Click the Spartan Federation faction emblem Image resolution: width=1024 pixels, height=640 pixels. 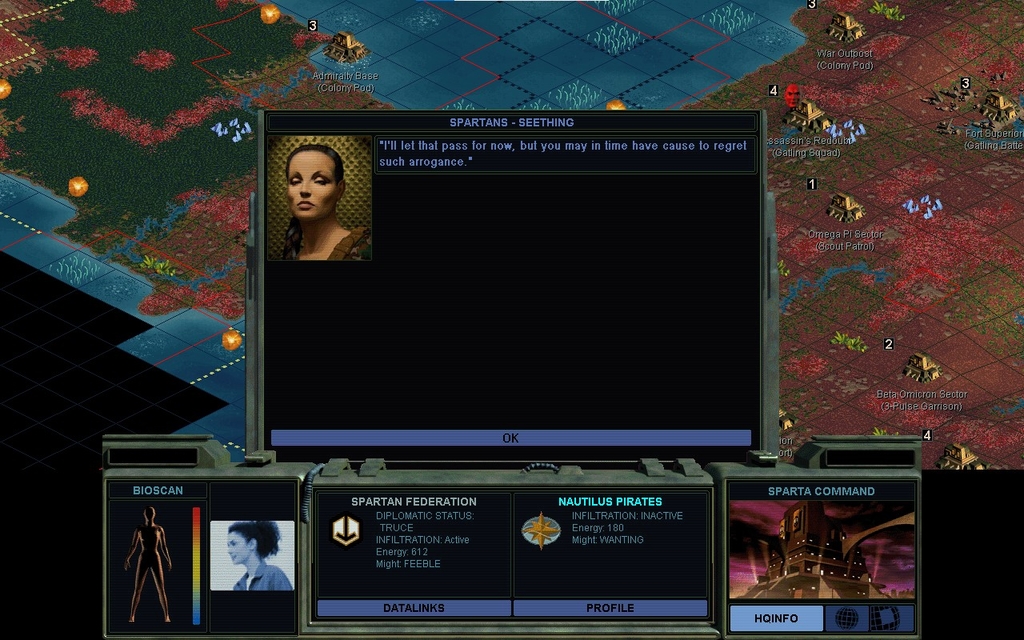(x=346, y=532)
